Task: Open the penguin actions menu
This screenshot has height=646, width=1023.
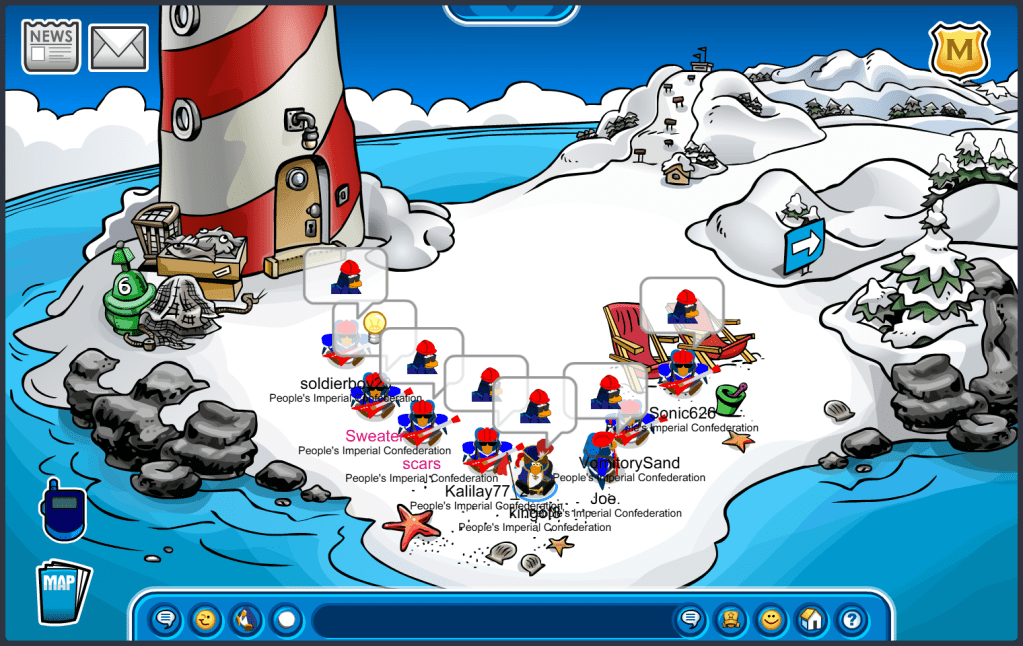Action: 245,620
